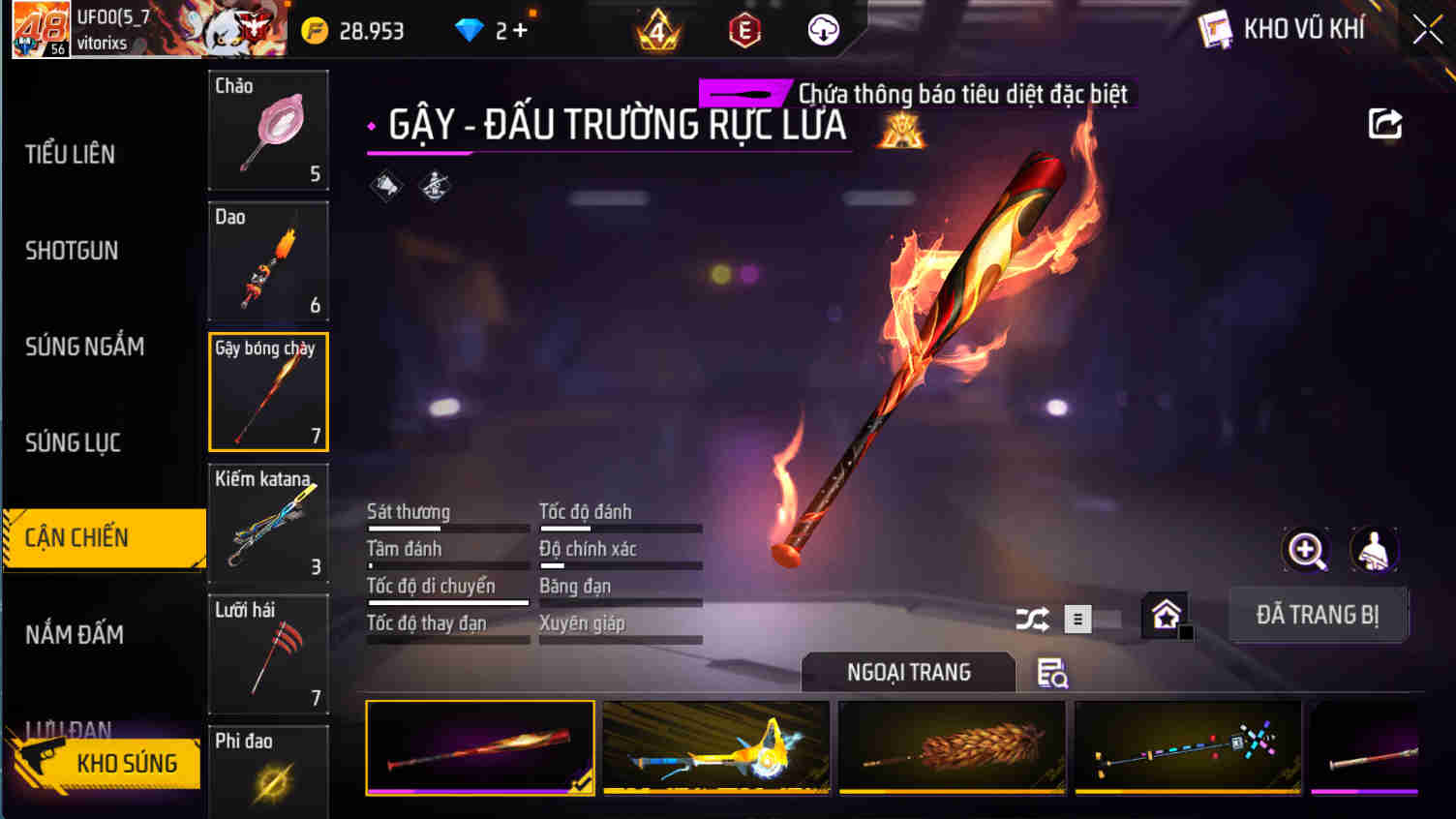Click the cloud download icon in top bar
The image size is (1456, 819).
[822, 30]
